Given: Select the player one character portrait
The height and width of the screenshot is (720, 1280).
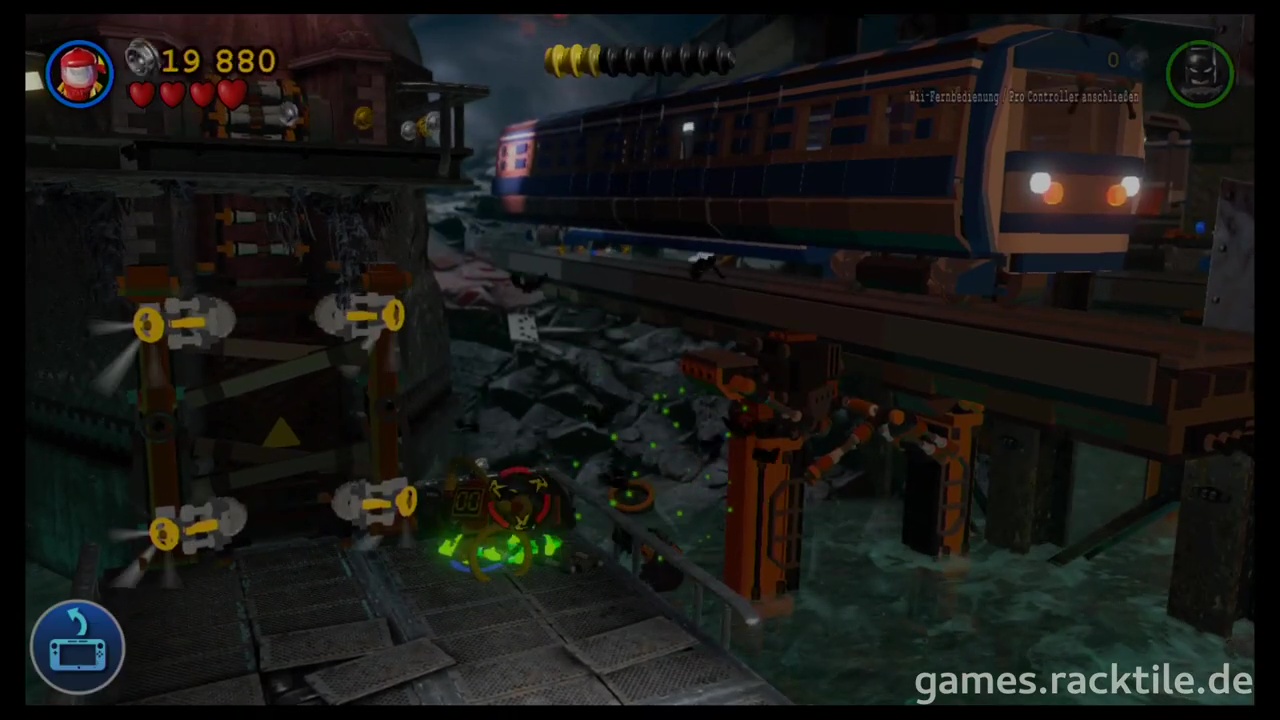Looking at the screenshot, I should [x=79, y=73].
